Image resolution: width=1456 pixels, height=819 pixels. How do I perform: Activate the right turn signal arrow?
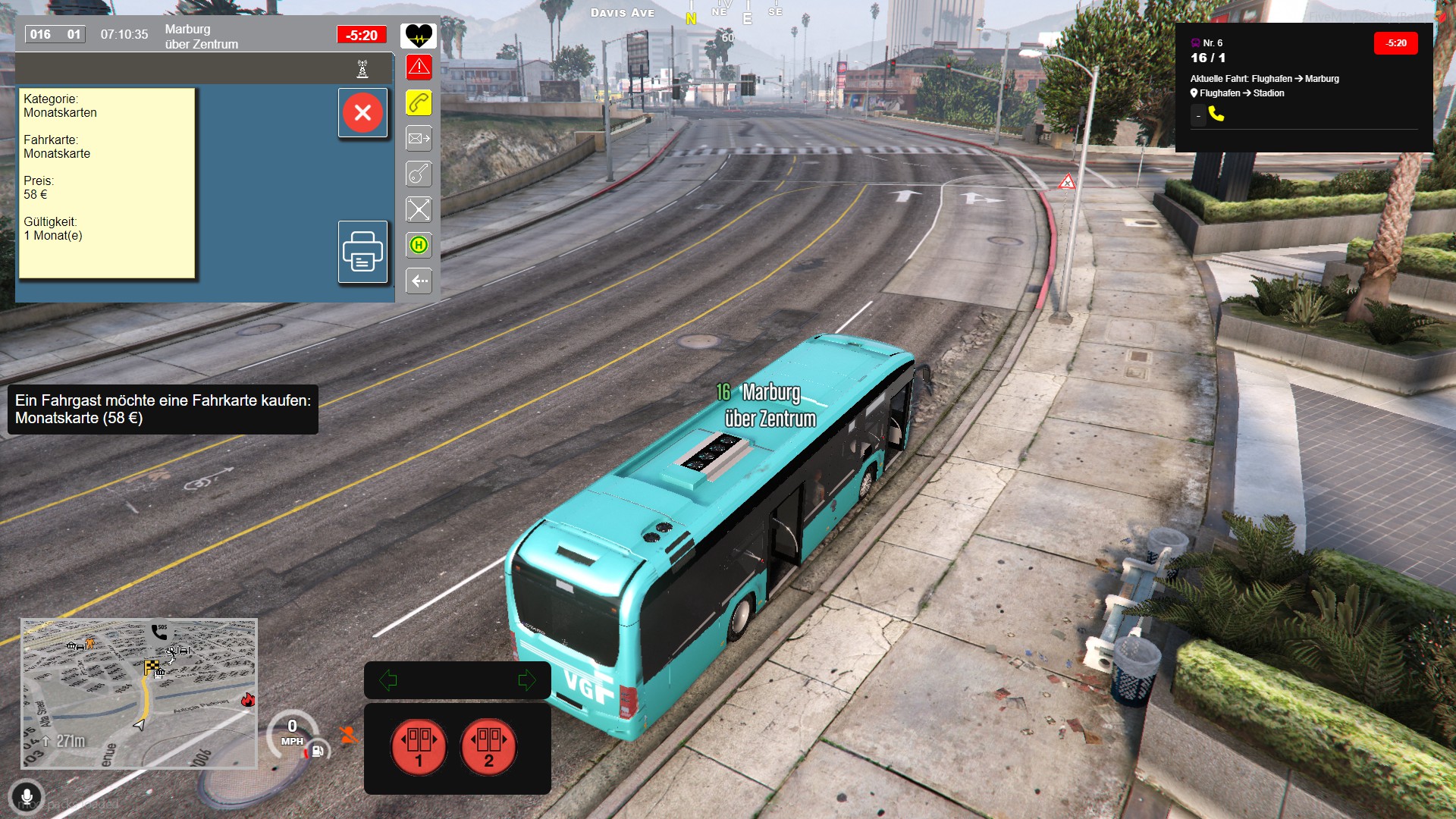(x=526, y=680)
